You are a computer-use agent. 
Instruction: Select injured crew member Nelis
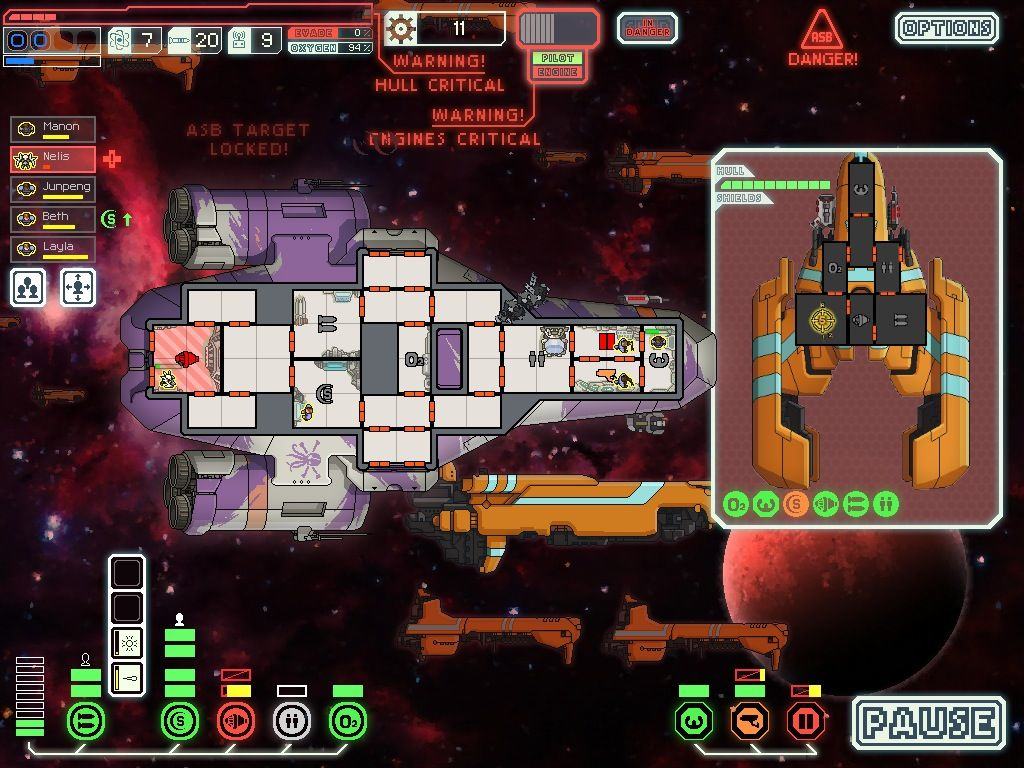[54, 159]
